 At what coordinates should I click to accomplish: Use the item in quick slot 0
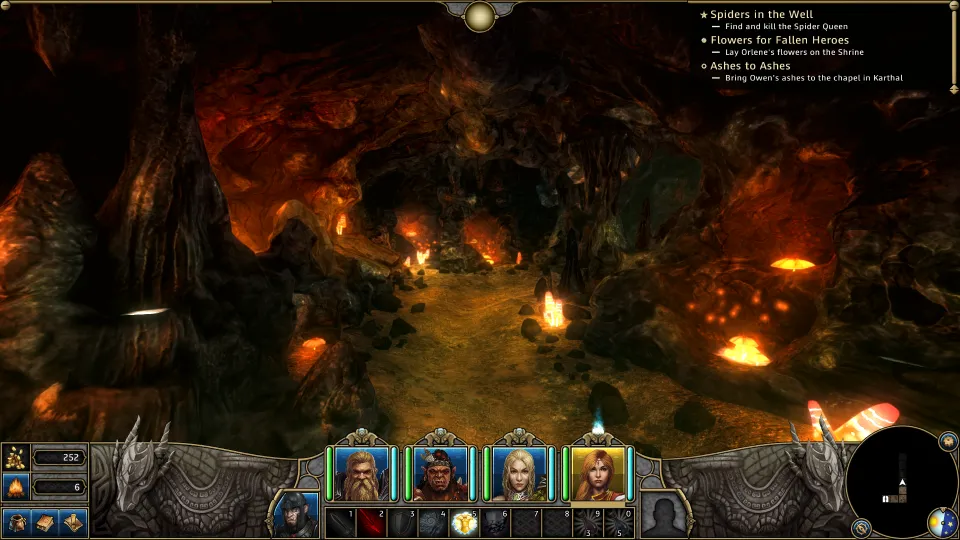pos(617,523)
